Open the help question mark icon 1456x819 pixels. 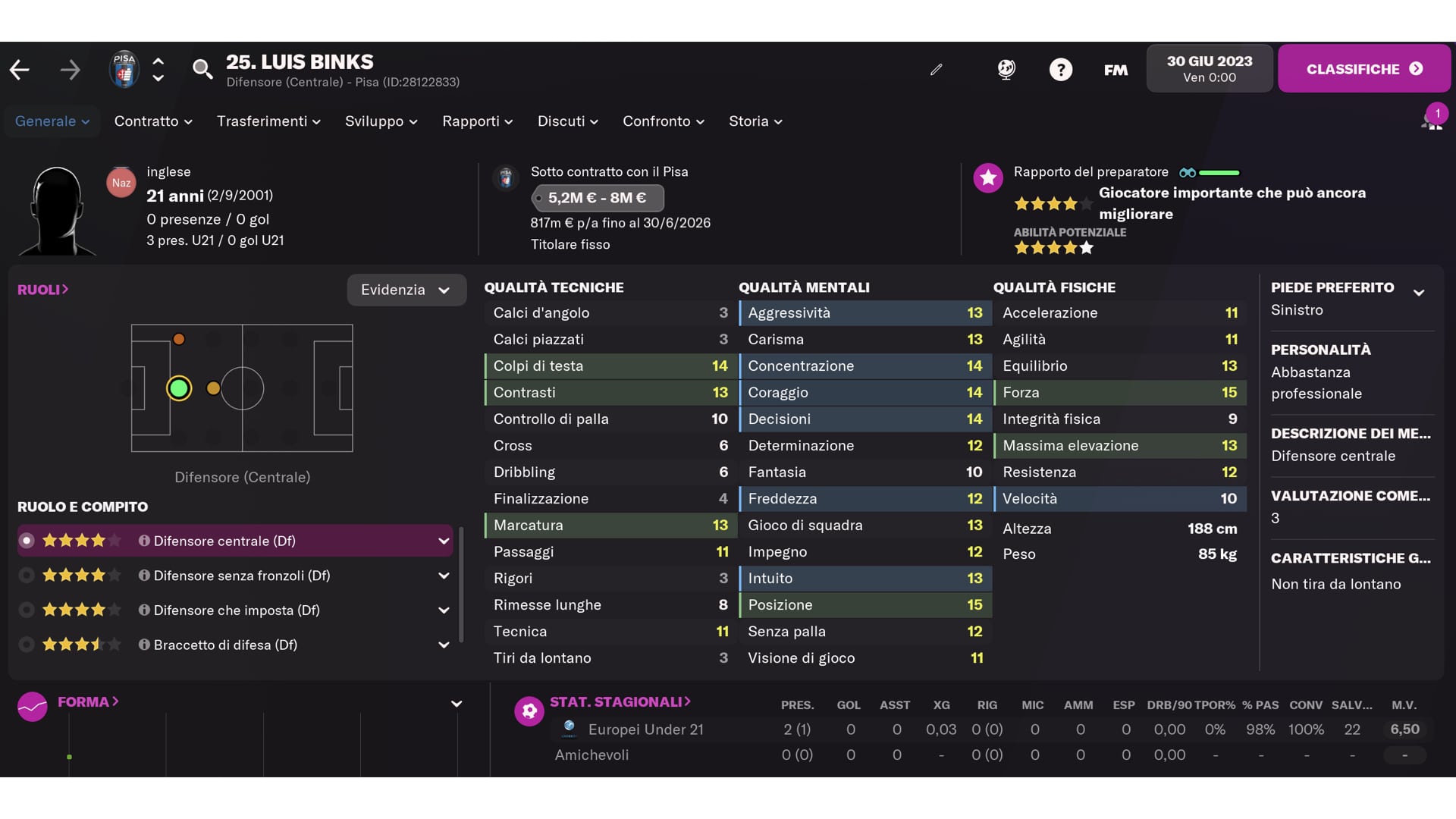[x=1060, y=70]
